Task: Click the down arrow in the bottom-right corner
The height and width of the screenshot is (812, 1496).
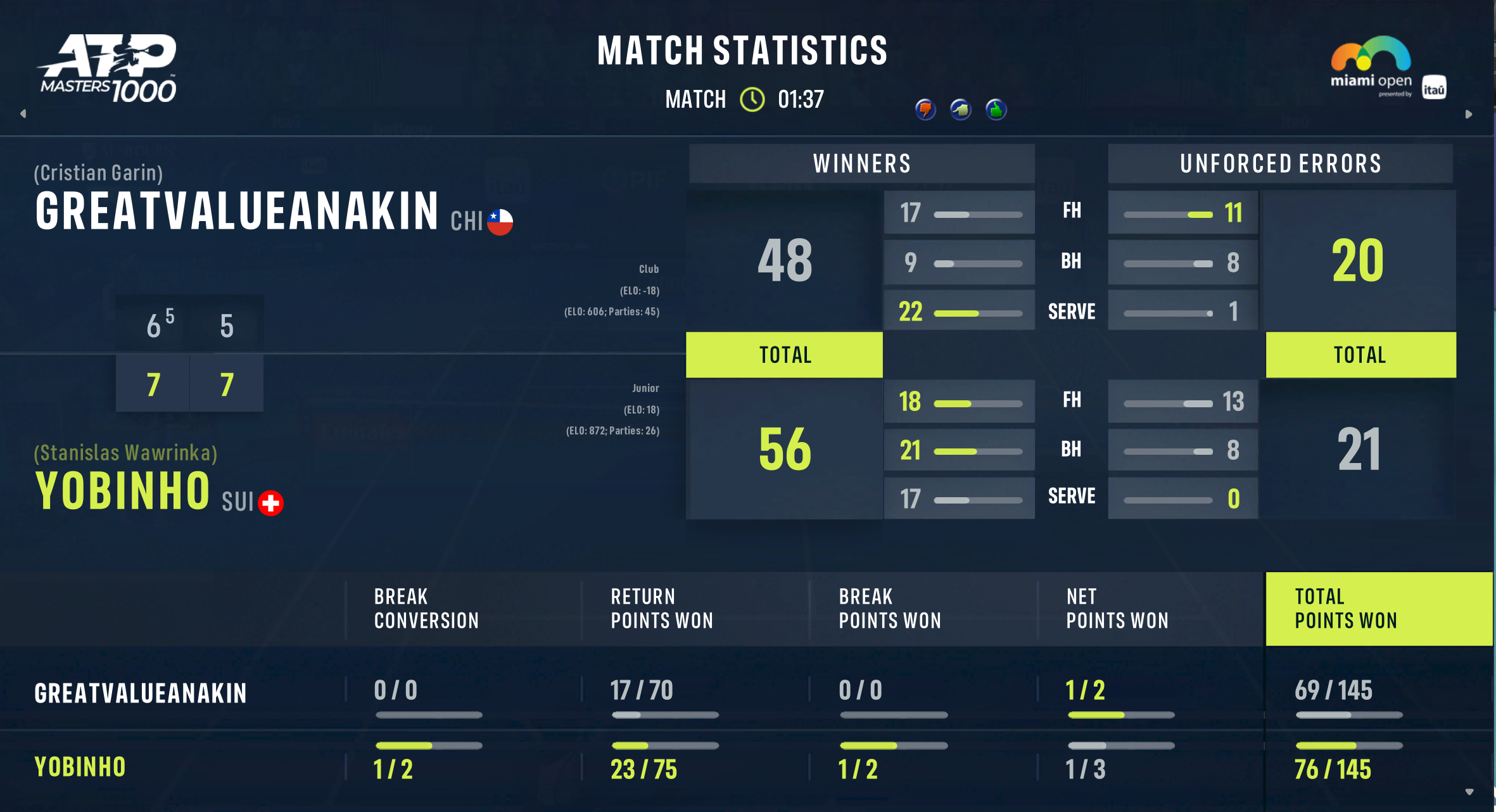Action: point(1469,792)
